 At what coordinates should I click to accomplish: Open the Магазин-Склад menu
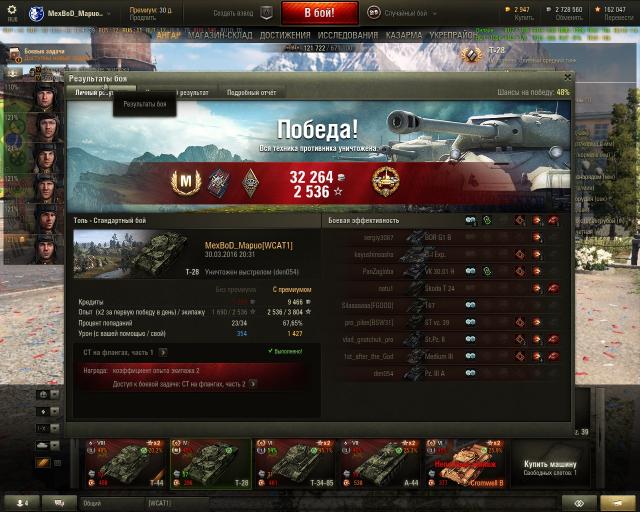(220, 35)
